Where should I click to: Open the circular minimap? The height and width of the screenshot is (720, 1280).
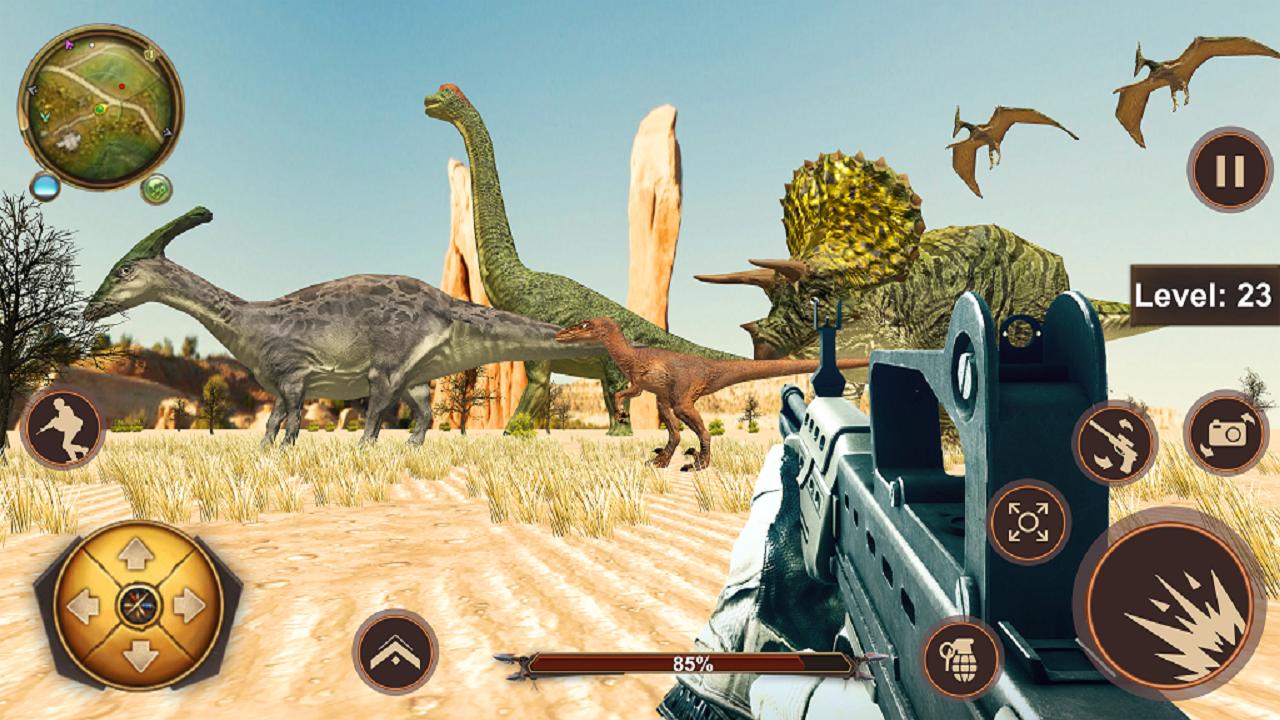click(x=100, y=107)
